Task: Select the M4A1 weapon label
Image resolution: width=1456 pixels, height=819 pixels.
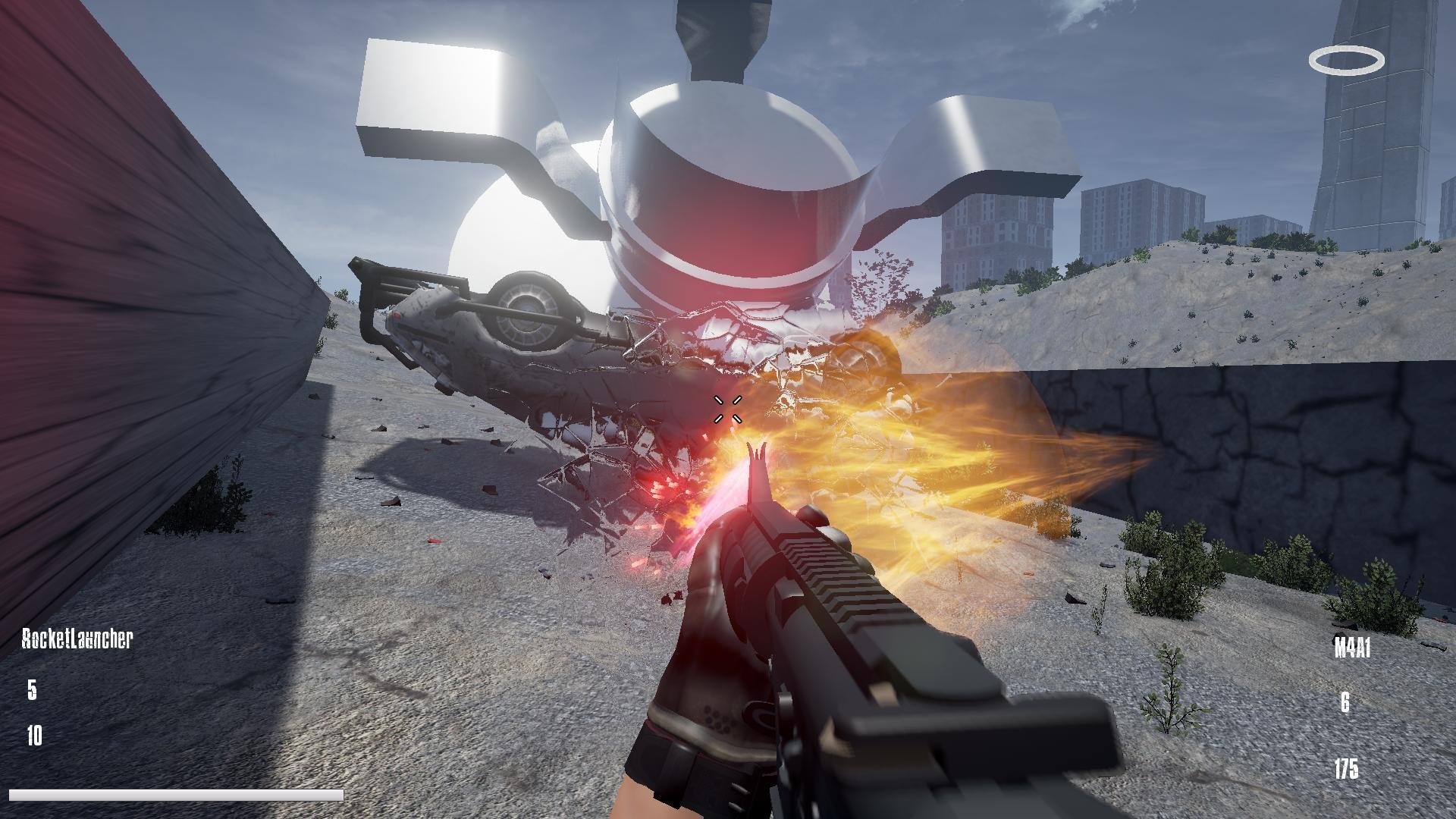Action: tap(1352, 648)
